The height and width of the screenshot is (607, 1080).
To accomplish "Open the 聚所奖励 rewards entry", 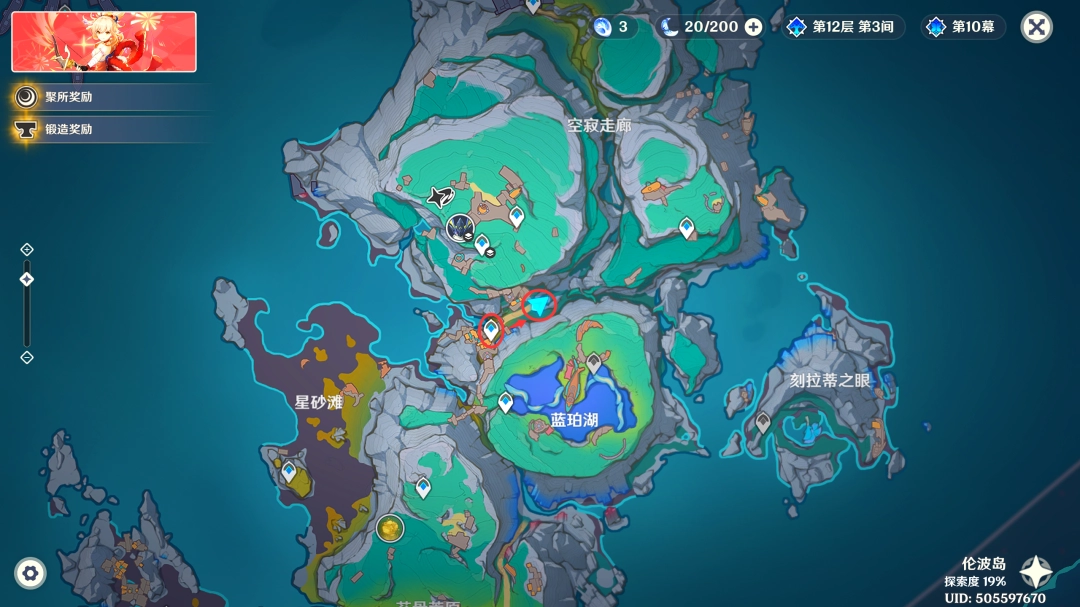I will tap(68, 97).
